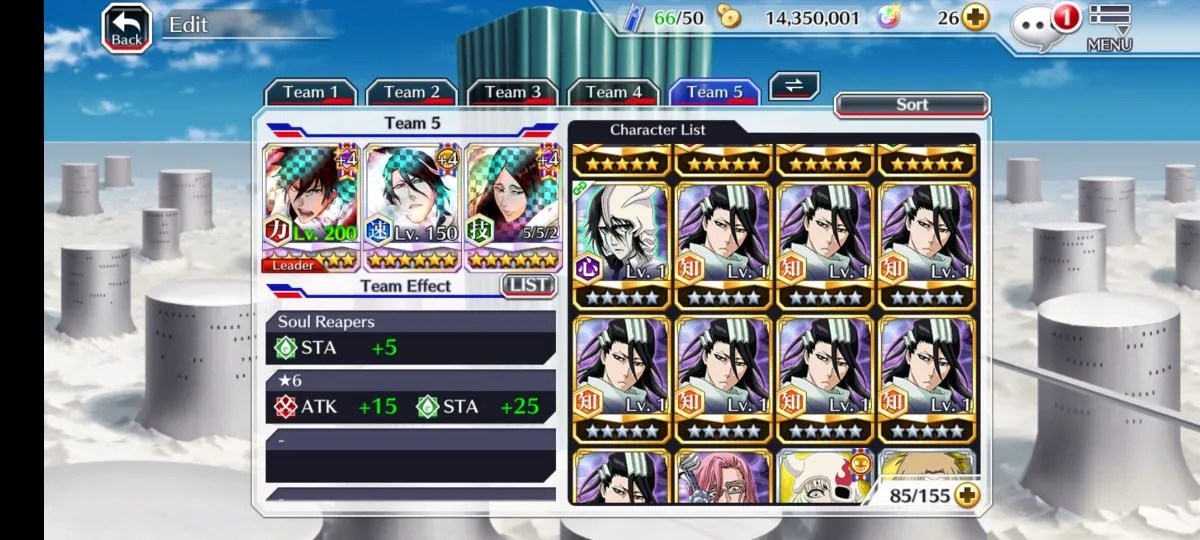Viewport: 1200px width, 540px height.
Task: Show the Team 4 tab
Action: [x=613, y=92]
